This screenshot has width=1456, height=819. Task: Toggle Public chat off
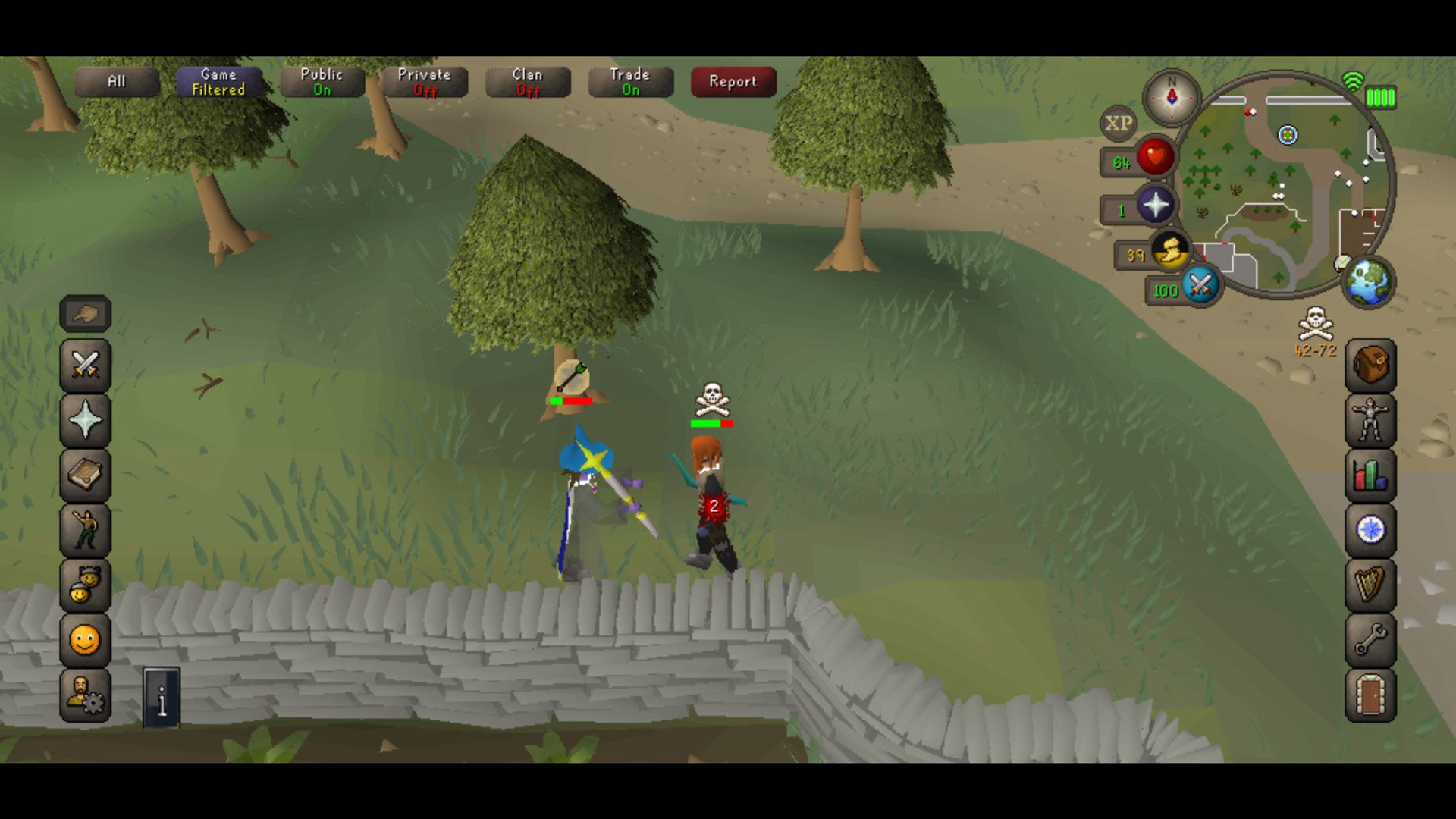[x=322, y=82]
